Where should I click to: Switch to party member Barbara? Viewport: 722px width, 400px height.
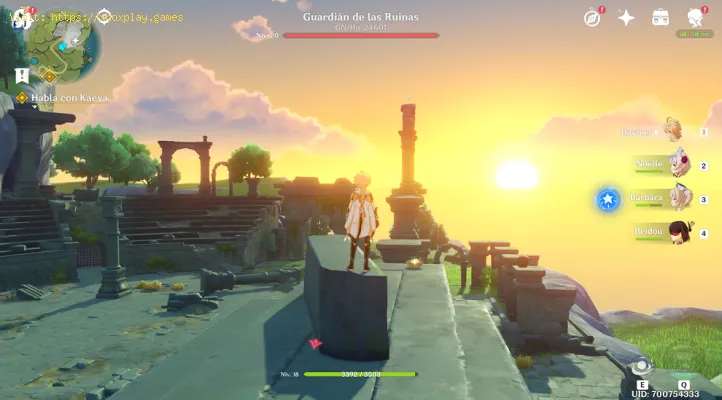pos(678,198)
